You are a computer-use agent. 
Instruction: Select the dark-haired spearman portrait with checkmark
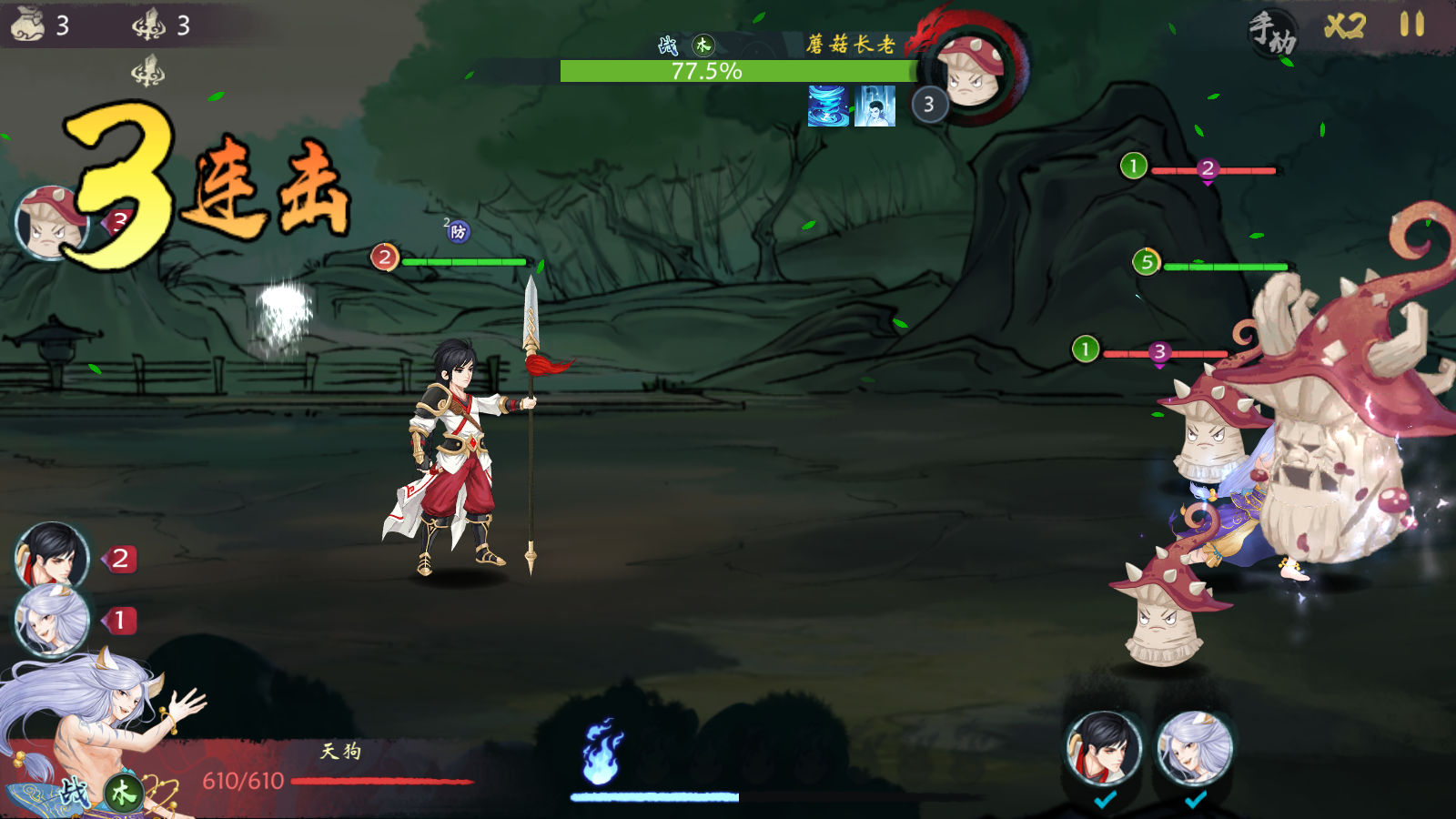tap(1104, 748)
